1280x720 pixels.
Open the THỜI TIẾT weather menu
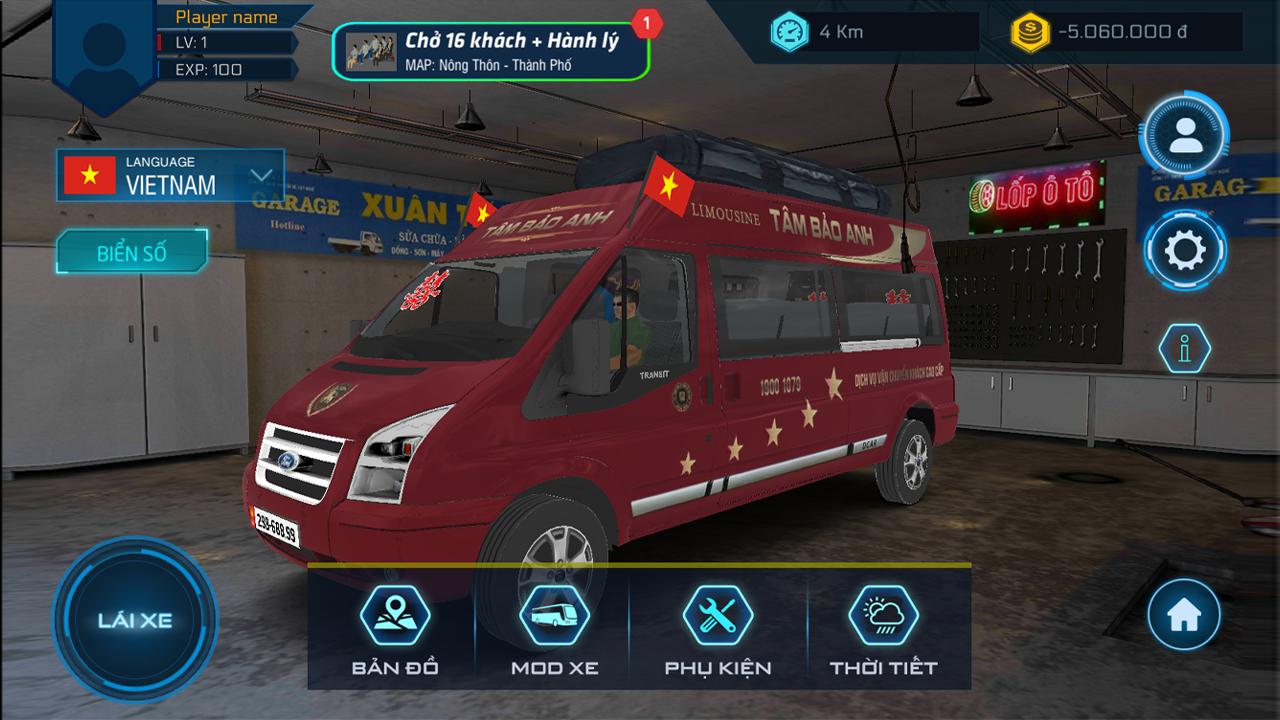883,628
